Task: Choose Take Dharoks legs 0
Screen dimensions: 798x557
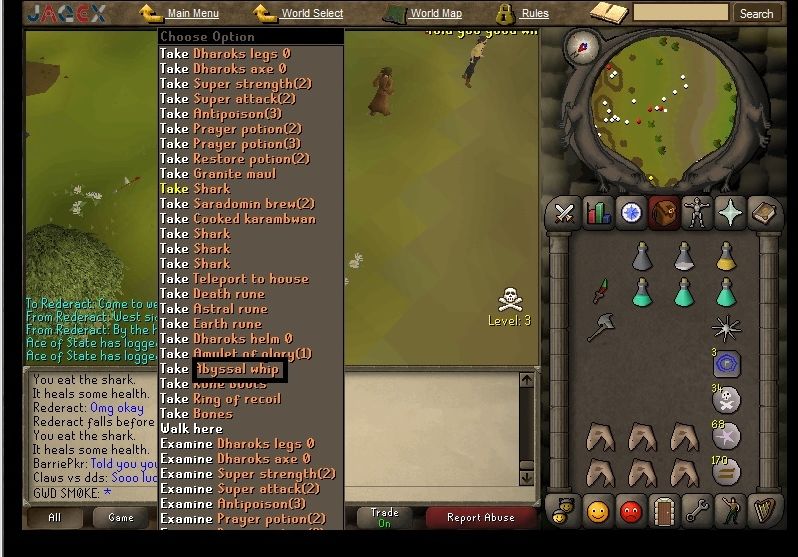Action: coord(225,54)
